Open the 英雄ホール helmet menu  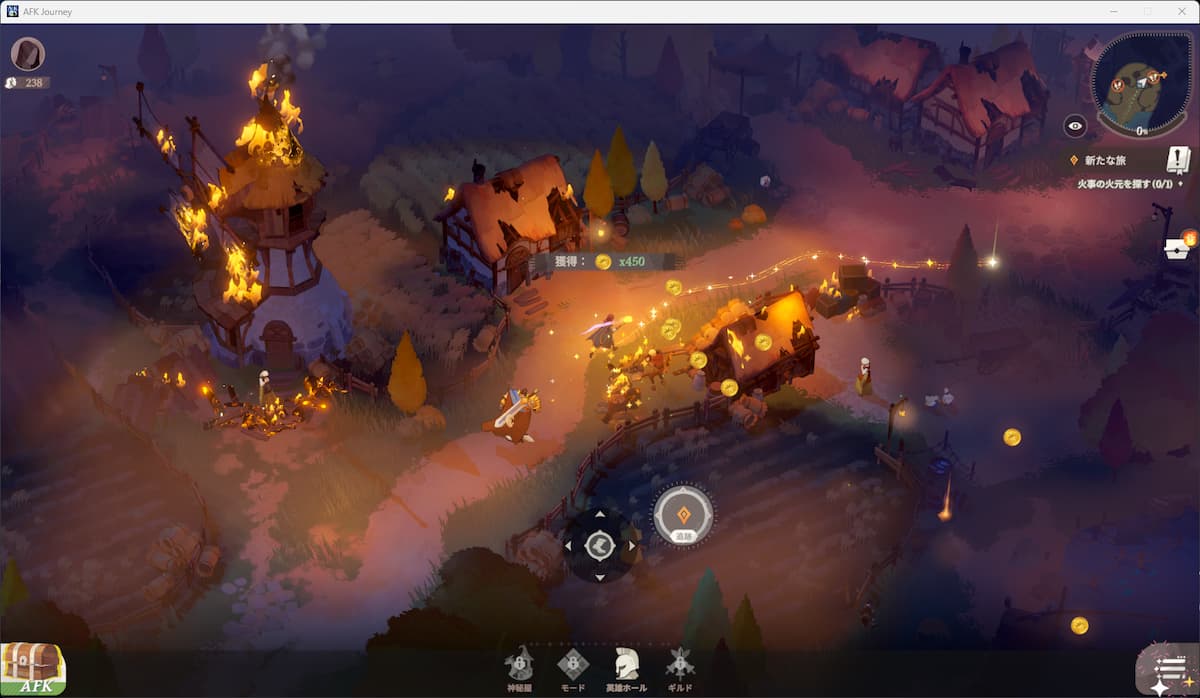627,664
